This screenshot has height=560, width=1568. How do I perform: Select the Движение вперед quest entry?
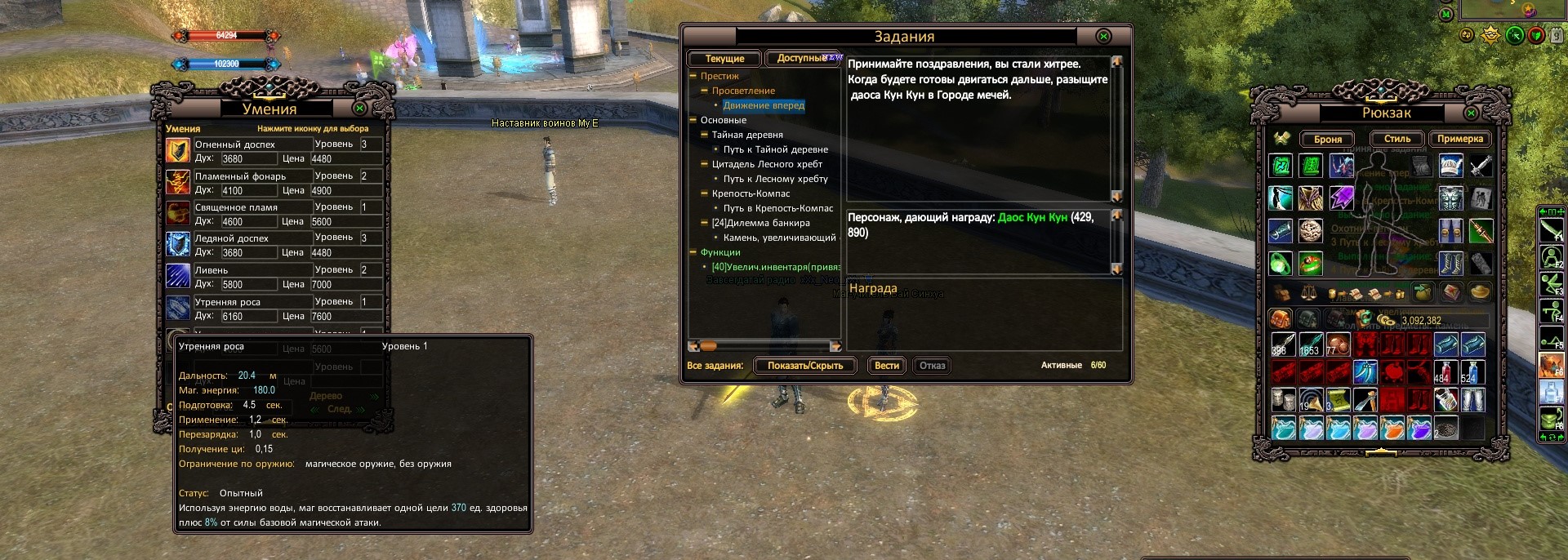[764, 105]
